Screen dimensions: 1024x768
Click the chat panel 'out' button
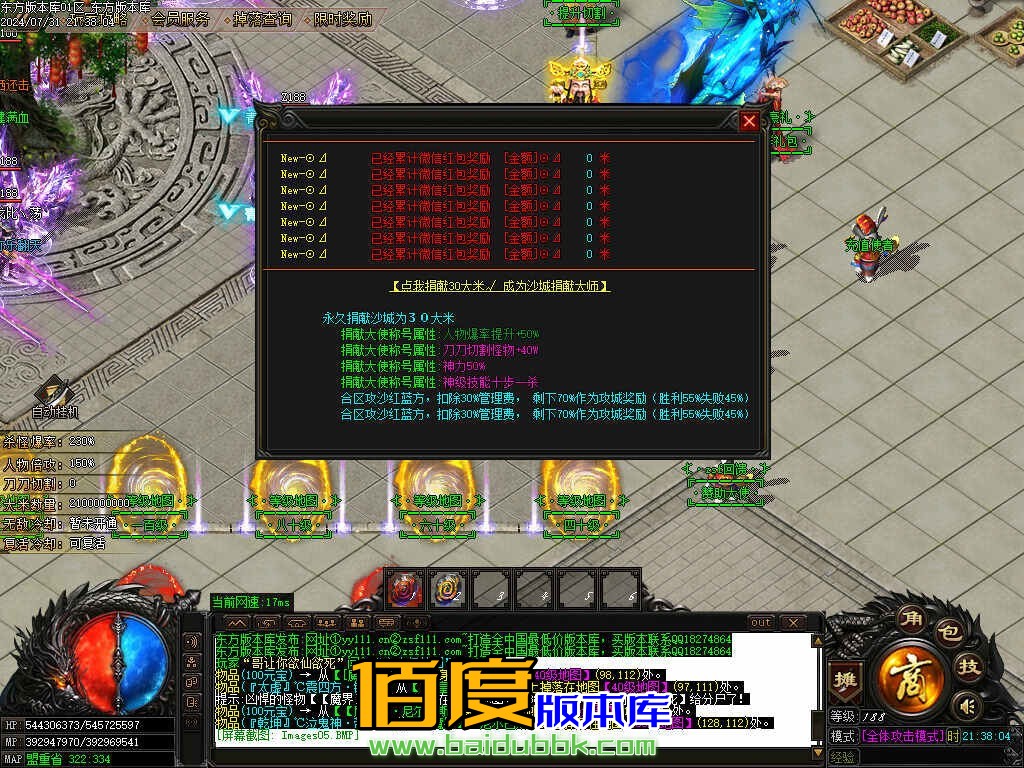(761, 623)
